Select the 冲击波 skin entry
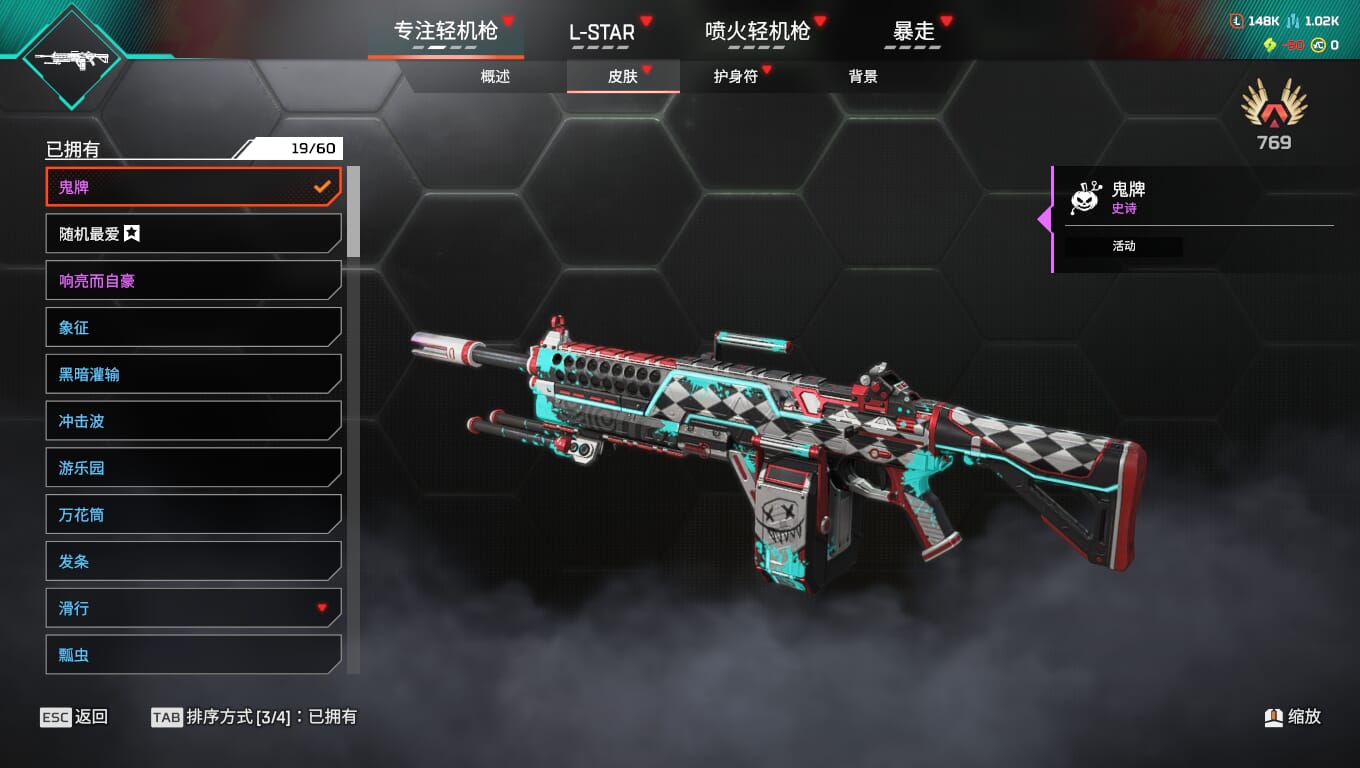This screenshot has height=768, width=1360. (194, 421)
